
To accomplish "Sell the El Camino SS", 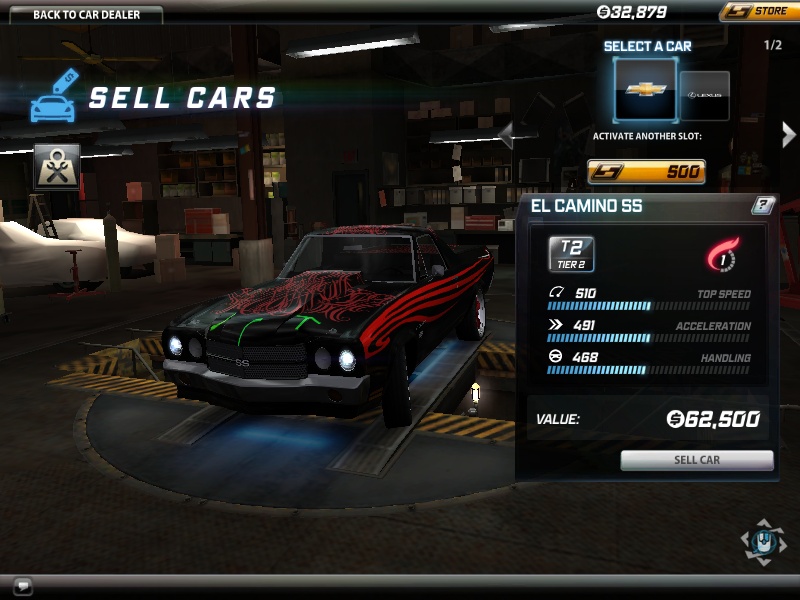I will point(697,460).
